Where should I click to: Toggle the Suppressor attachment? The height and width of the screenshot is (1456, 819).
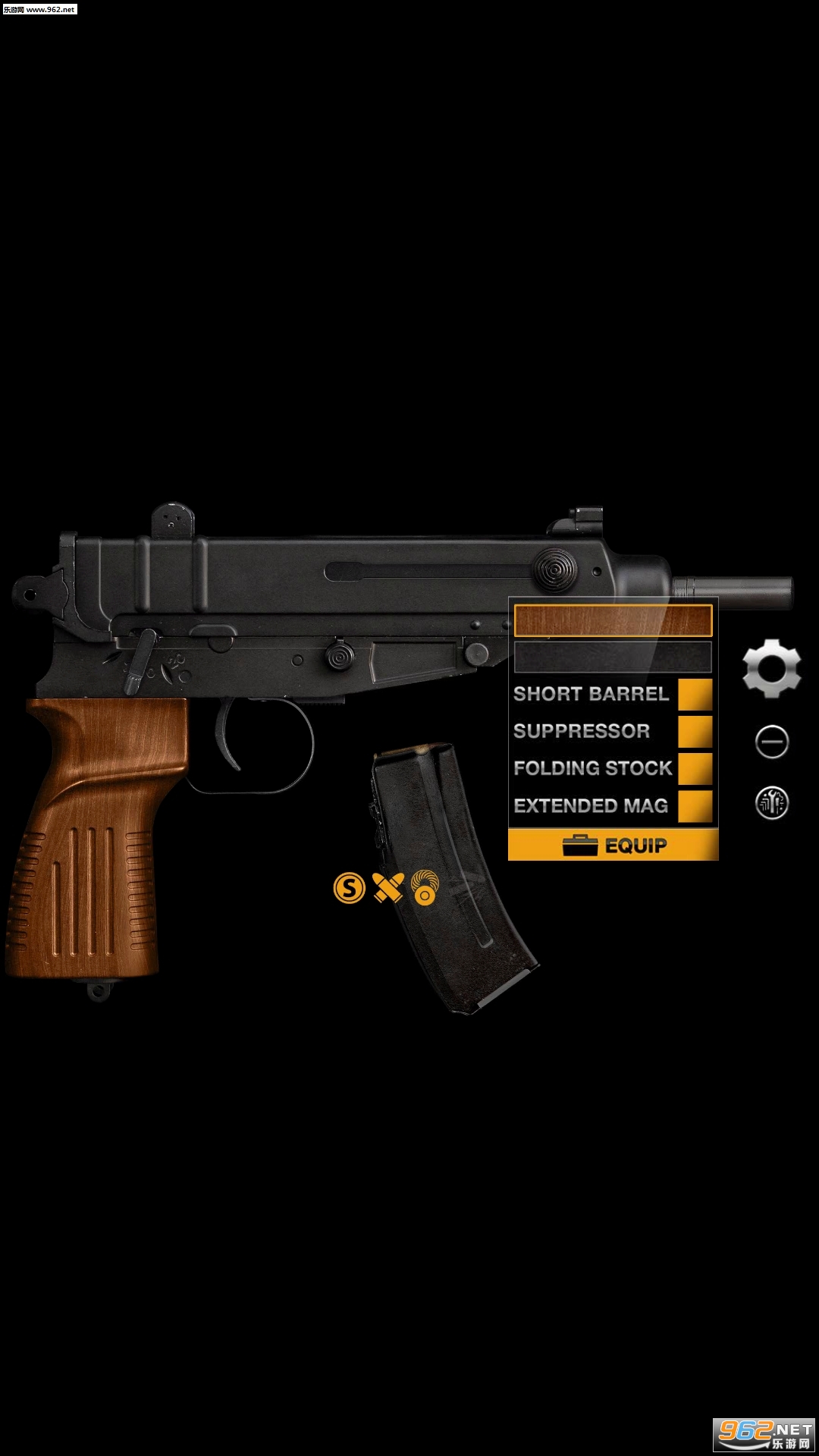click(x=695, y=732)
